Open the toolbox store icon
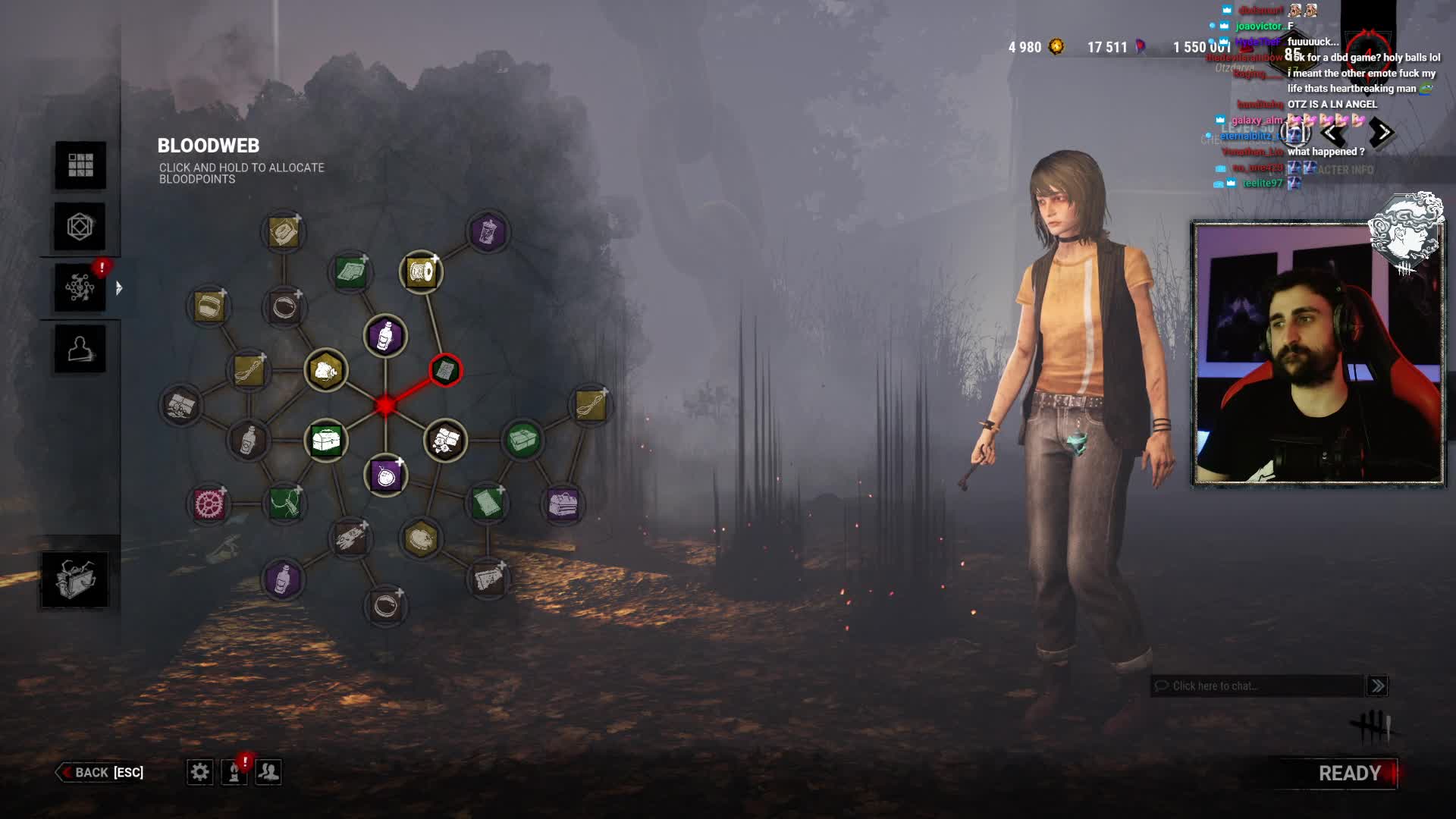The image size is (1456, 819). point(74,579)
